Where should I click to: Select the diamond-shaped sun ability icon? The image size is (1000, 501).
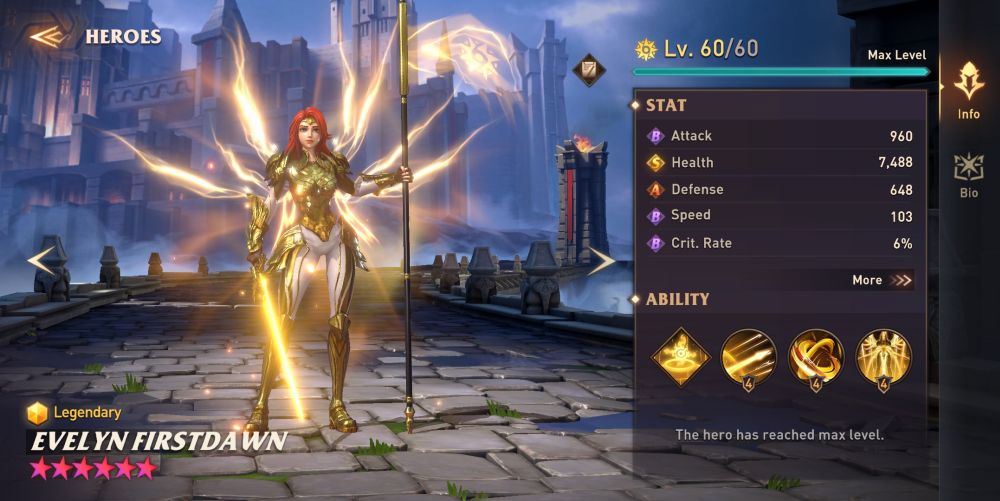click(681, 356)
